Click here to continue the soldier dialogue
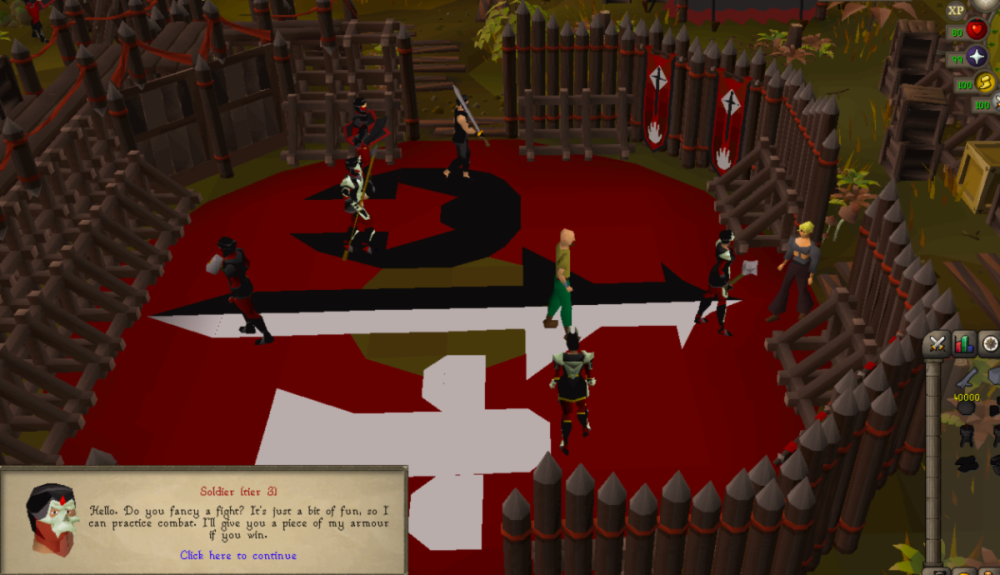Screen dimensions: 1000x575 pyautogui.click(x=238, y=555)
